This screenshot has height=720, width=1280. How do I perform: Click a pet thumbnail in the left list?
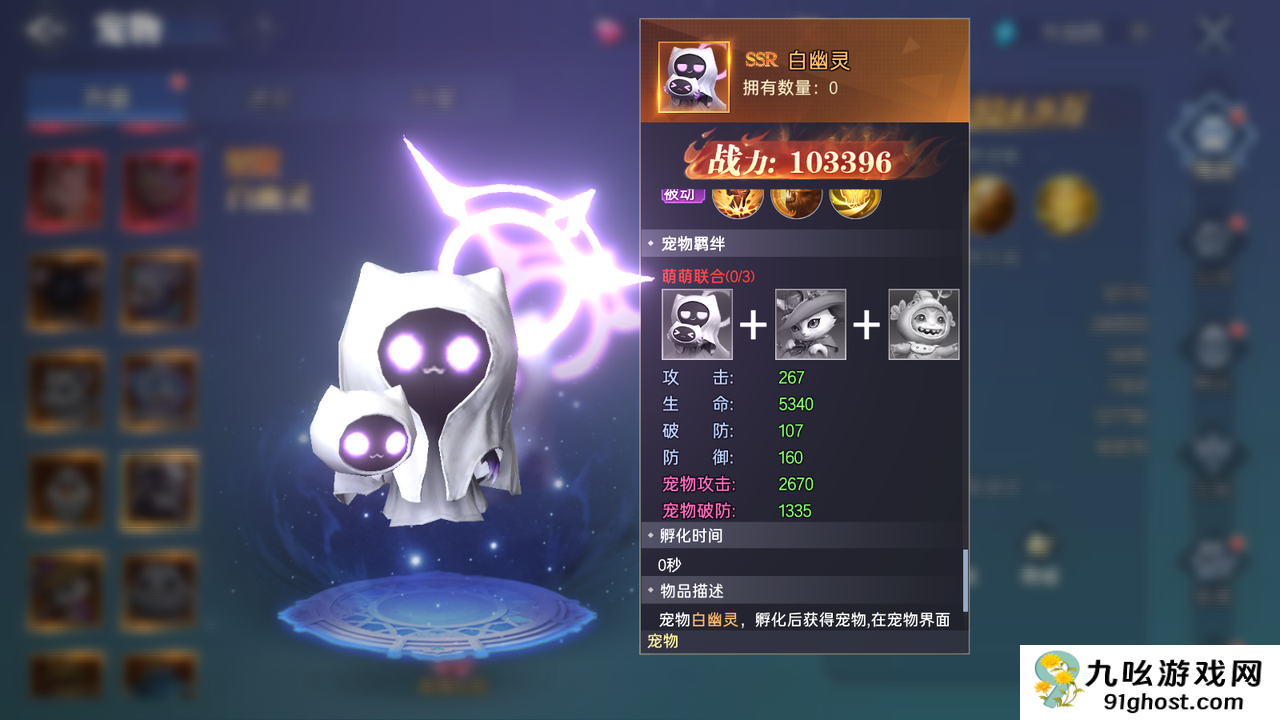coord(64,190)
